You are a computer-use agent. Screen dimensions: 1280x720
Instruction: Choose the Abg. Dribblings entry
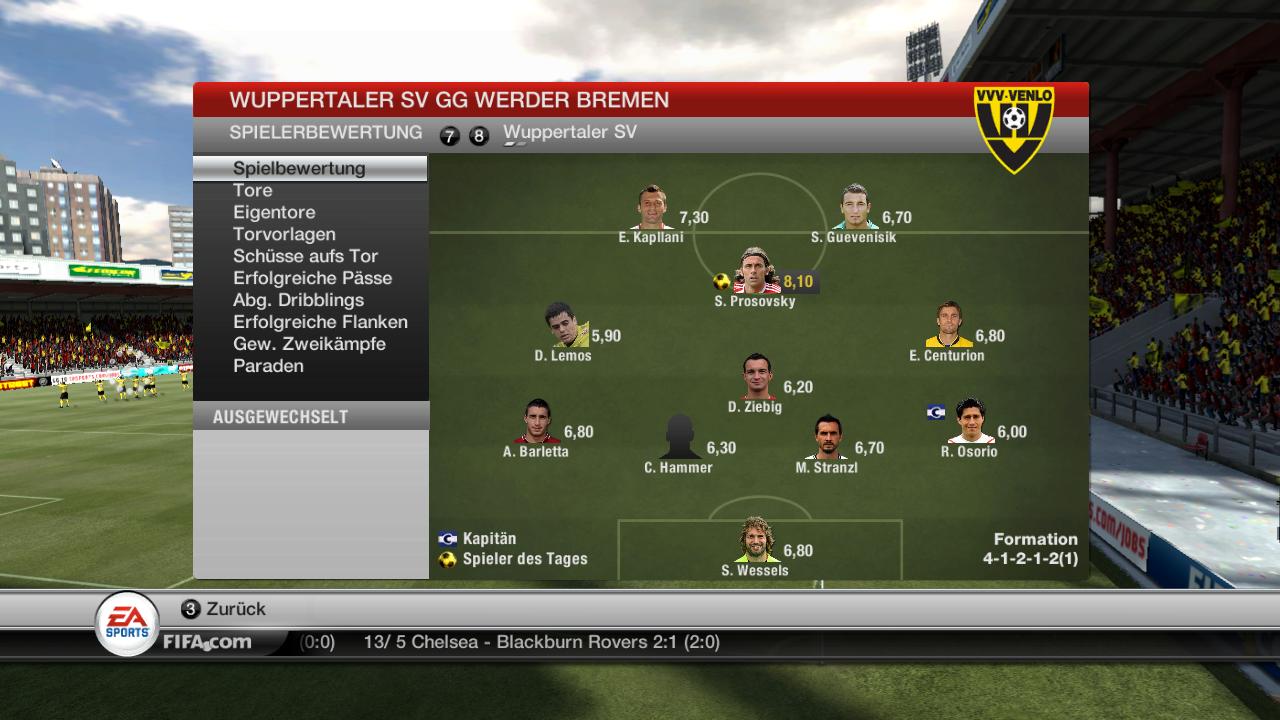tap(298, 300)
